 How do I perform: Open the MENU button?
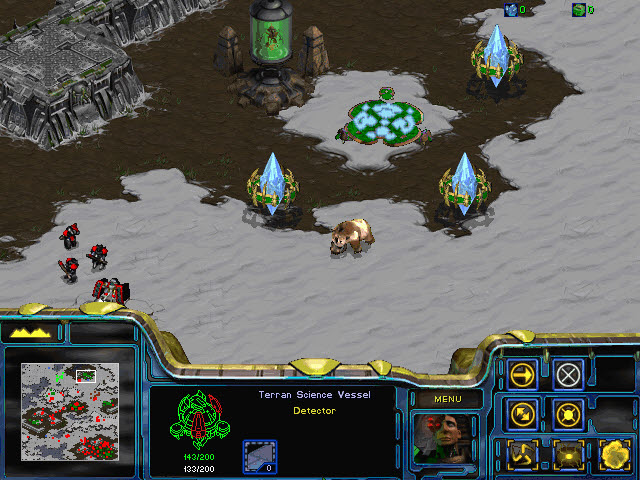[x=445, y=399]
